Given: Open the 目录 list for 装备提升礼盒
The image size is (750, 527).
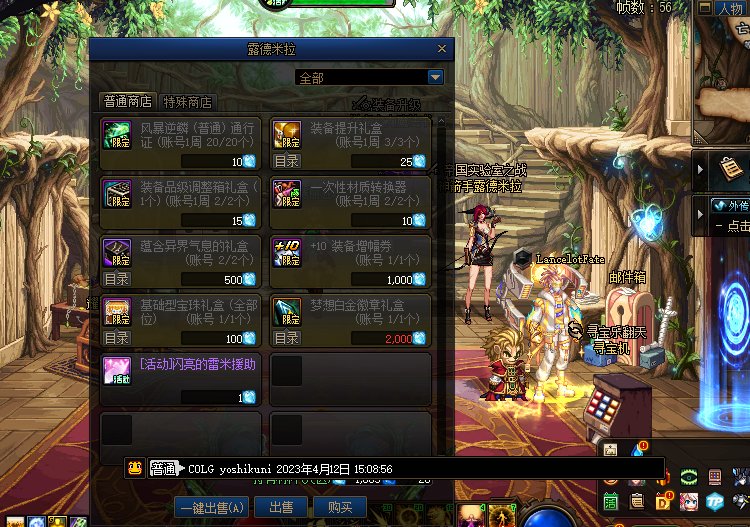Looking at the screenshot, I should (287, 161).
